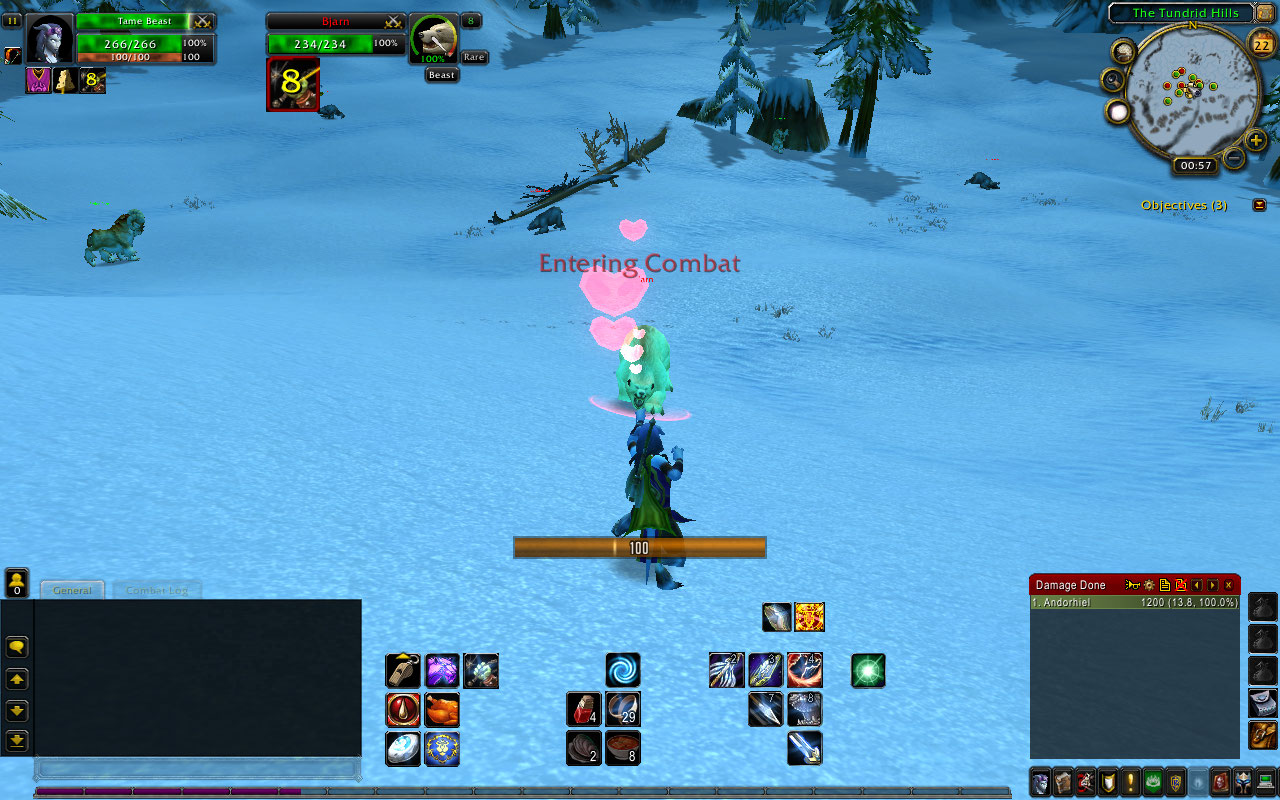
Task: Use the red potion with 4 charges
Action: pyautogui.click(x=584, y=709)
